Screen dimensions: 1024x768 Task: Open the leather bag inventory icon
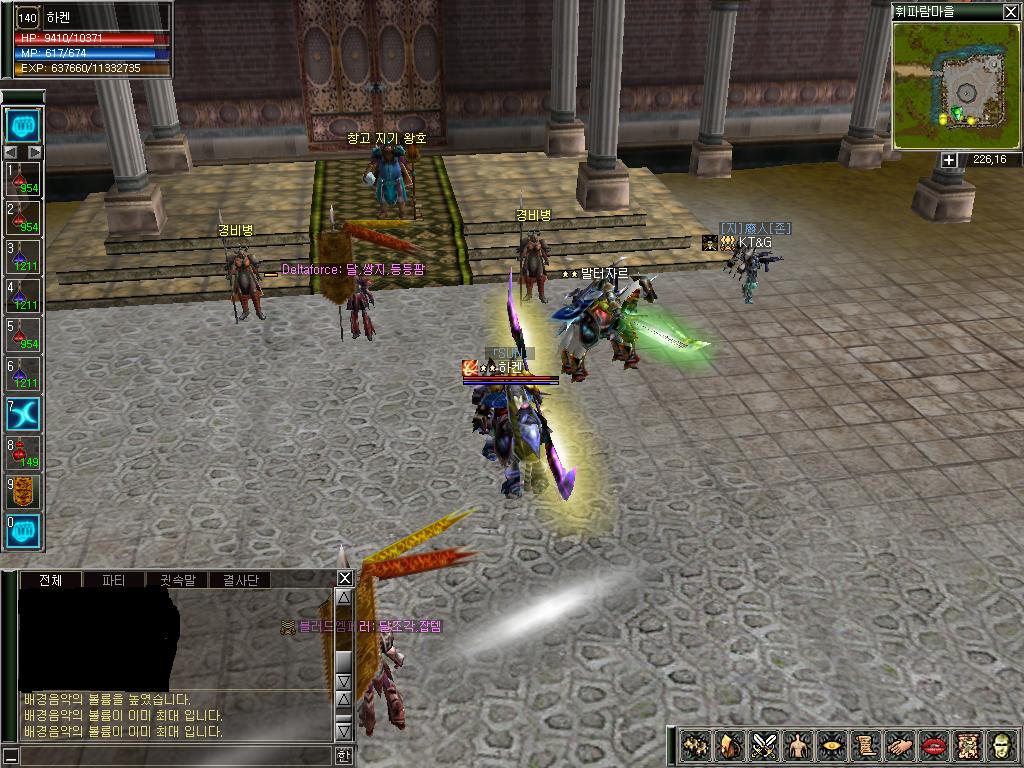(731, 746)
